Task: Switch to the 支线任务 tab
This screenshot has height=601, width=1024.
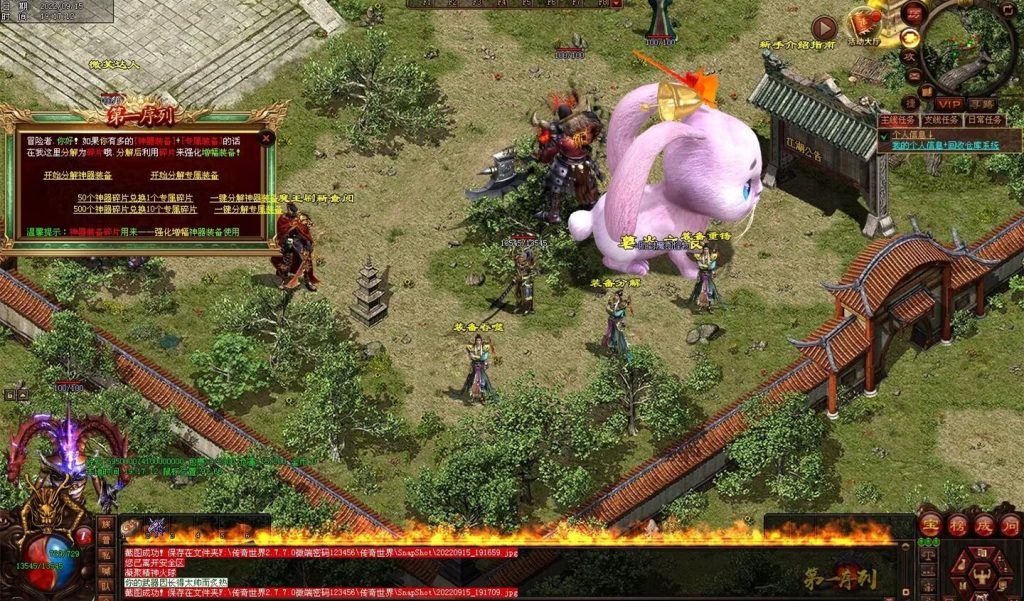Action: click(x=940, y=120)
